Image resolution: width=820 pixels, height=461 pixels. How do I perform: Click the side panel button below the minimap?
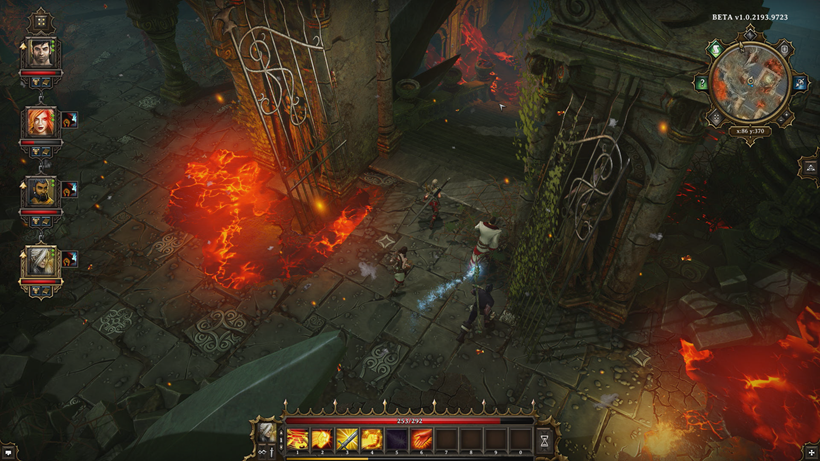click(x=809, y=168)
